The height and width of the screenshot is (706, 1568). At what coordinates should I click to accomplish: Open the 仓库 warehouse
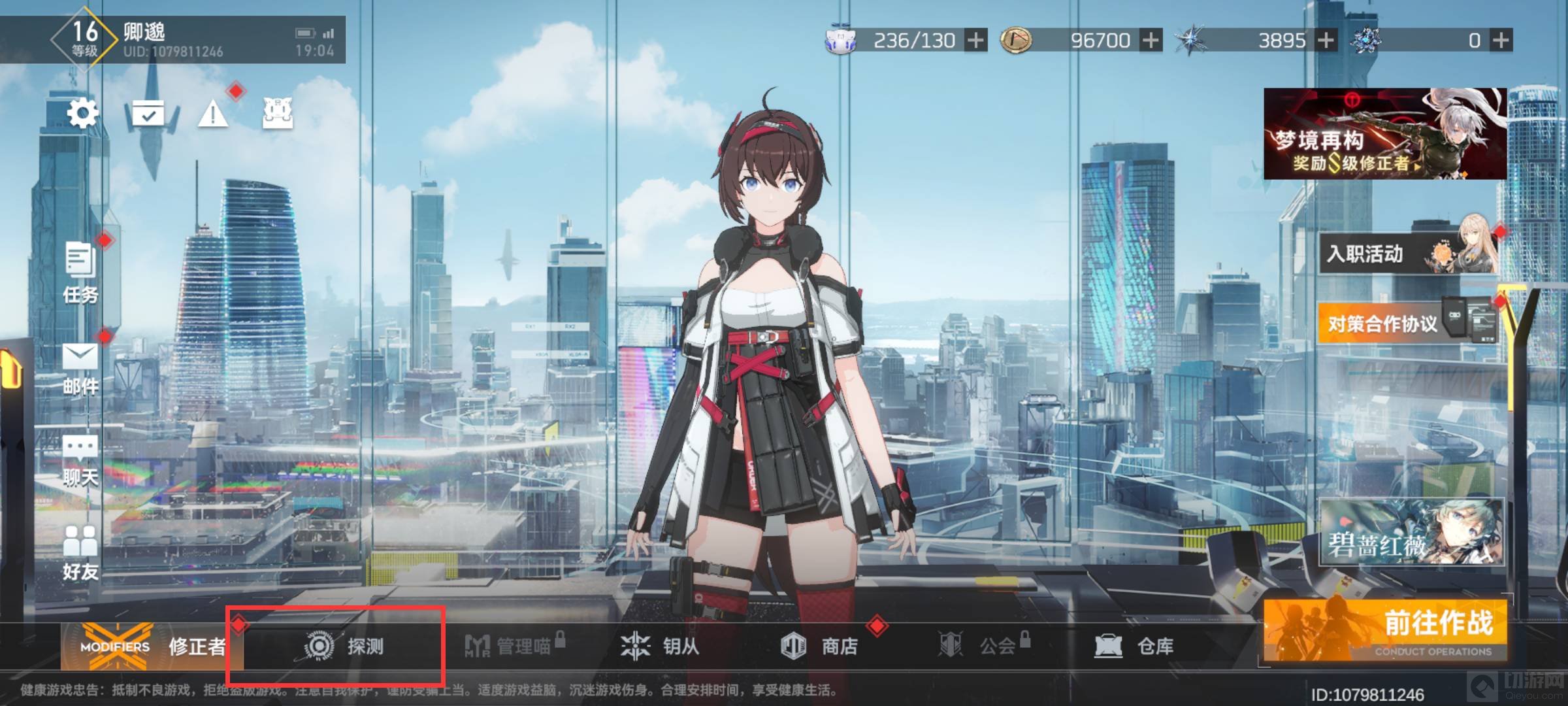click(x=1134, y=647)
